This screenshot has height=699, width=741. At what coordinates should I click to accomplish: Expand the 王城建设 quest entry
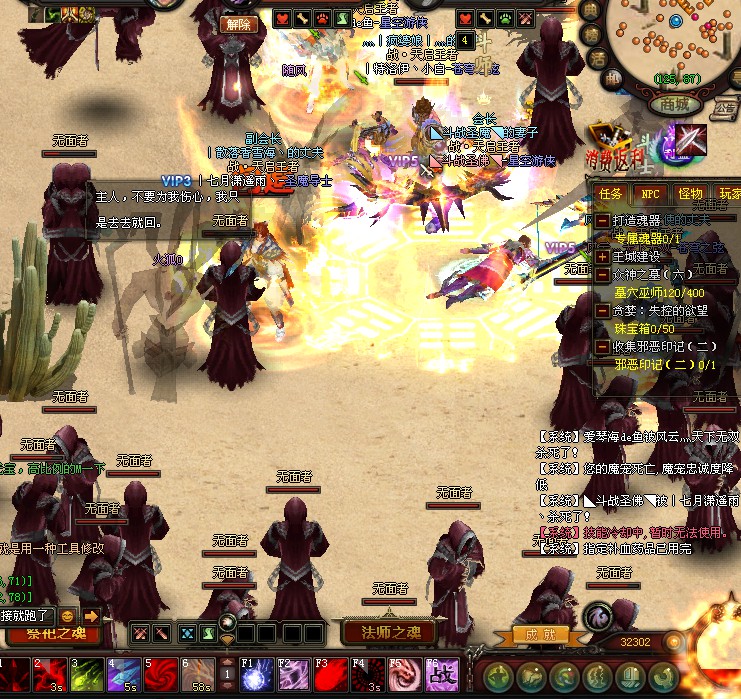point(603,256)
